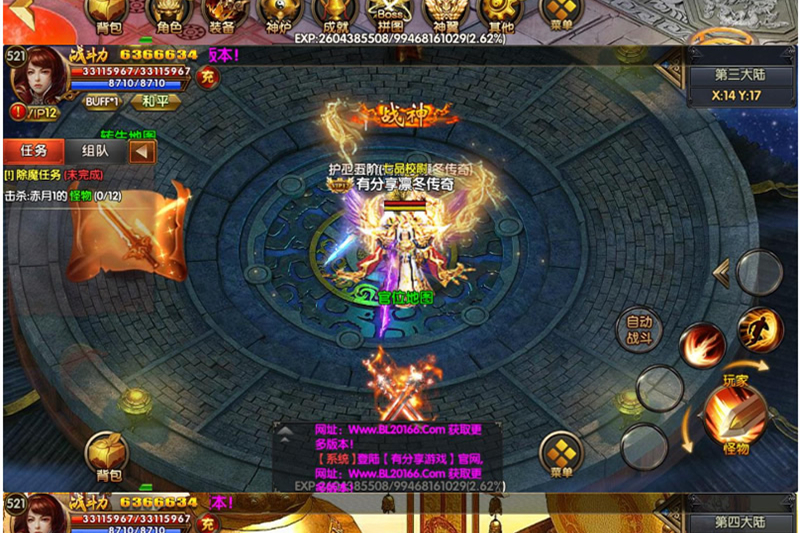The height and width of the screenshot is (533, 800).
Task: Click the player portrait avatar
Action: coord(36,74)
